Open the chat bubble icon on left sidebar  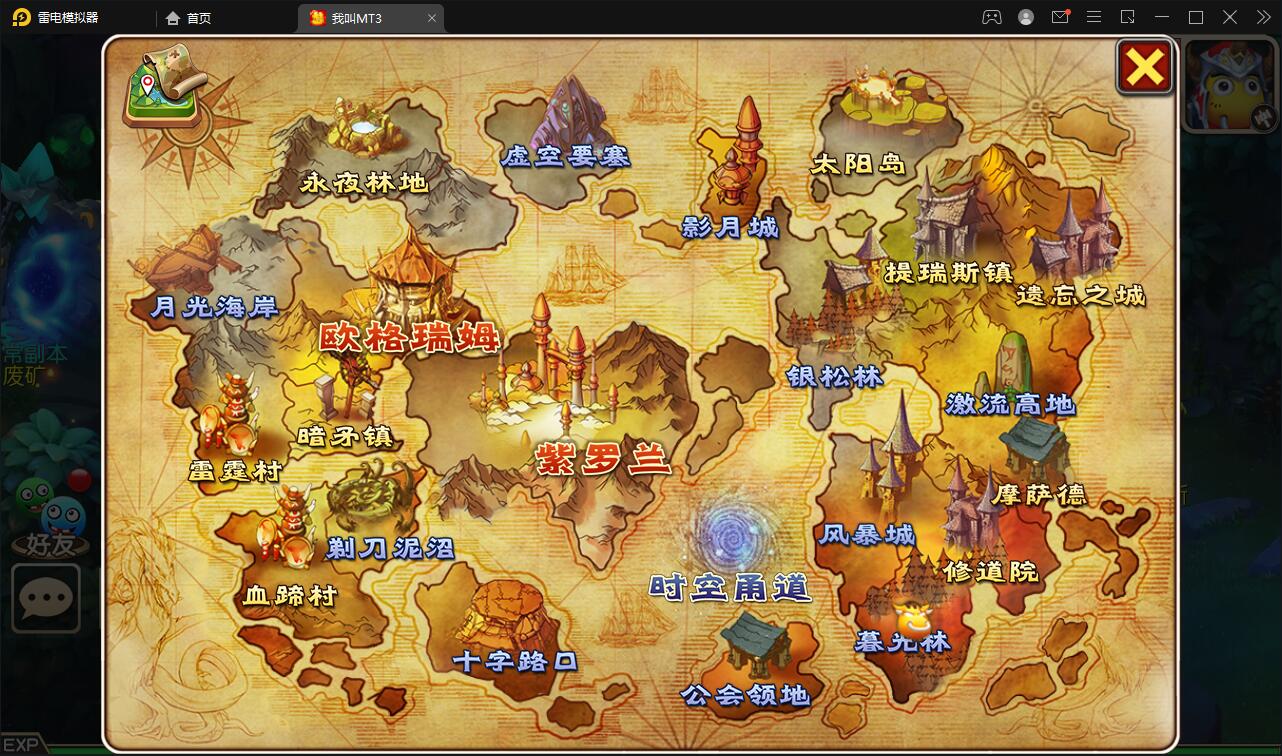click(x=46, y=598)
